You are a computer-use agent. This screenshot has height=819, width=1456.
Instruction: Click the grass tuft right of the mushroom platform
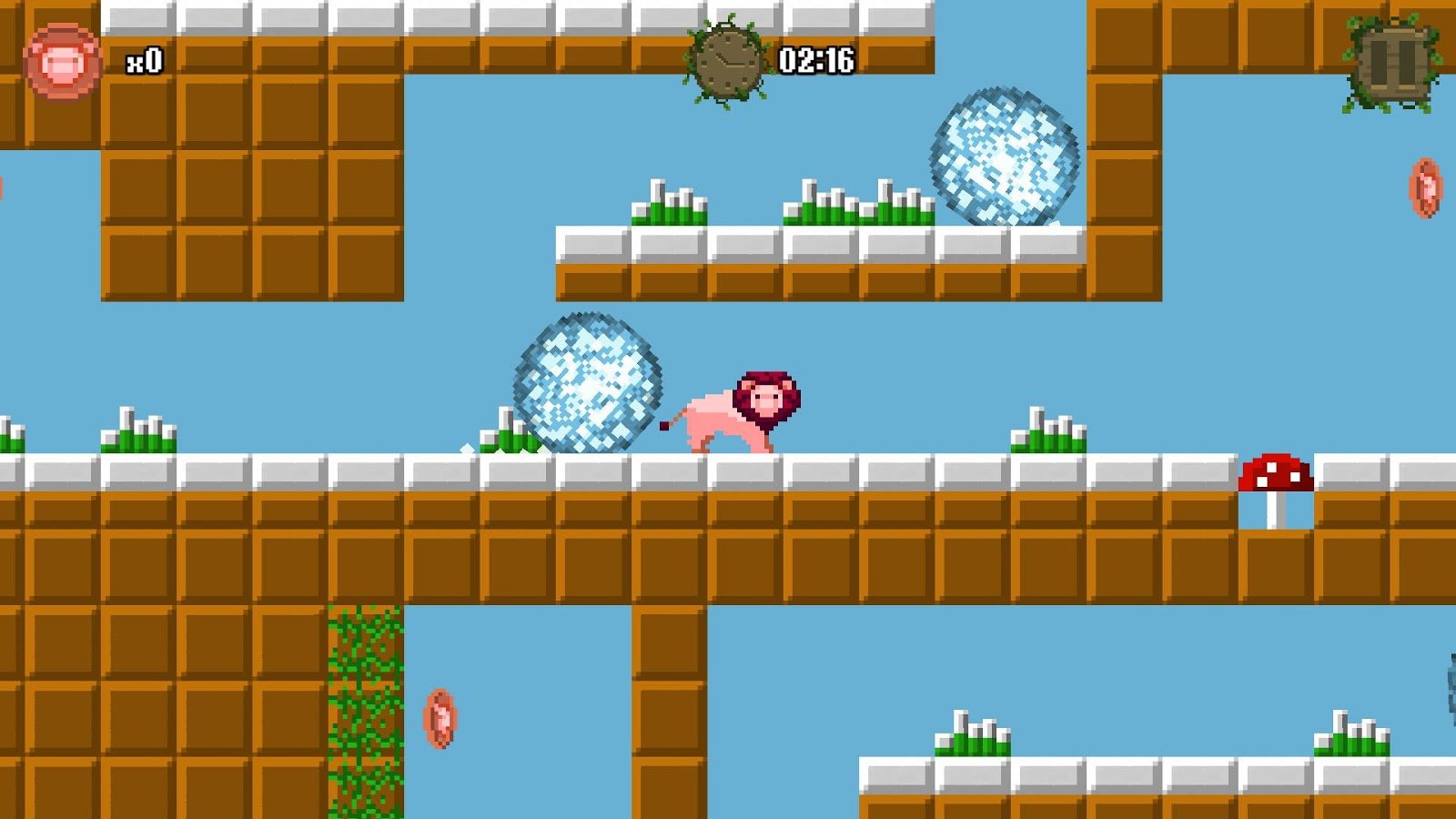1046,435
